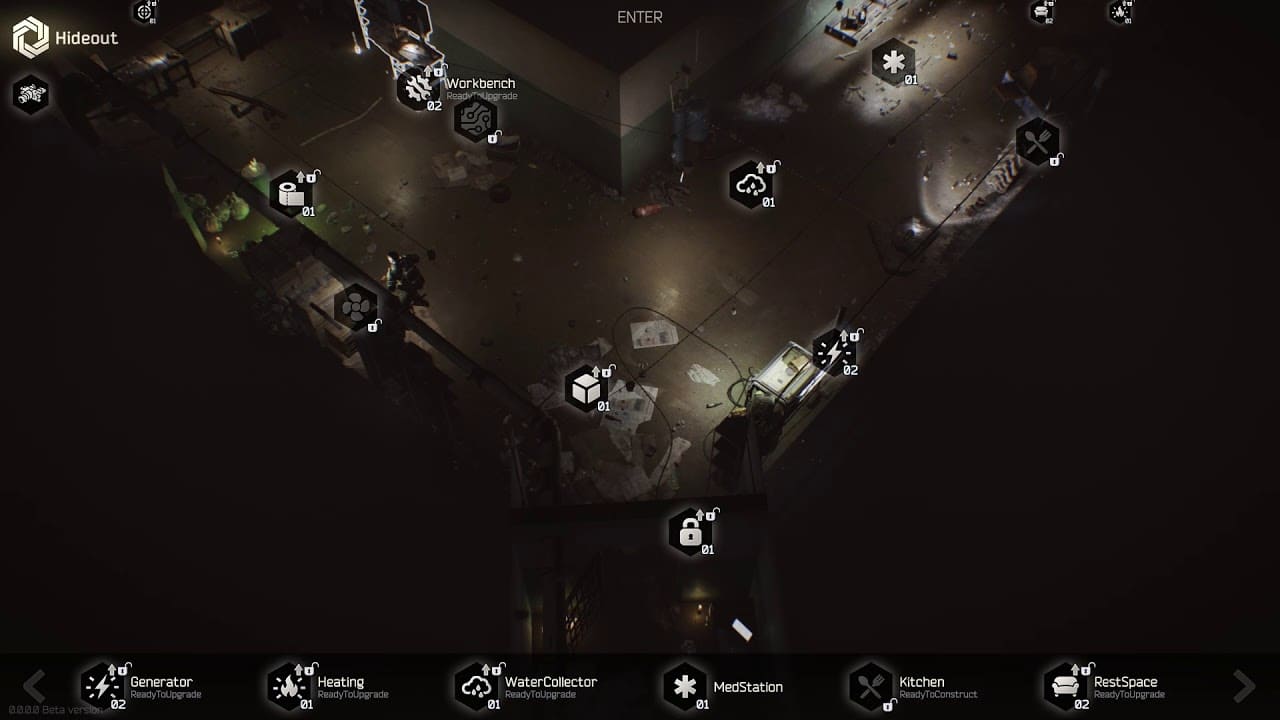Show previous modules with left arrow
The height and width of the screenshot is (720, 1280).
[35, 686]
